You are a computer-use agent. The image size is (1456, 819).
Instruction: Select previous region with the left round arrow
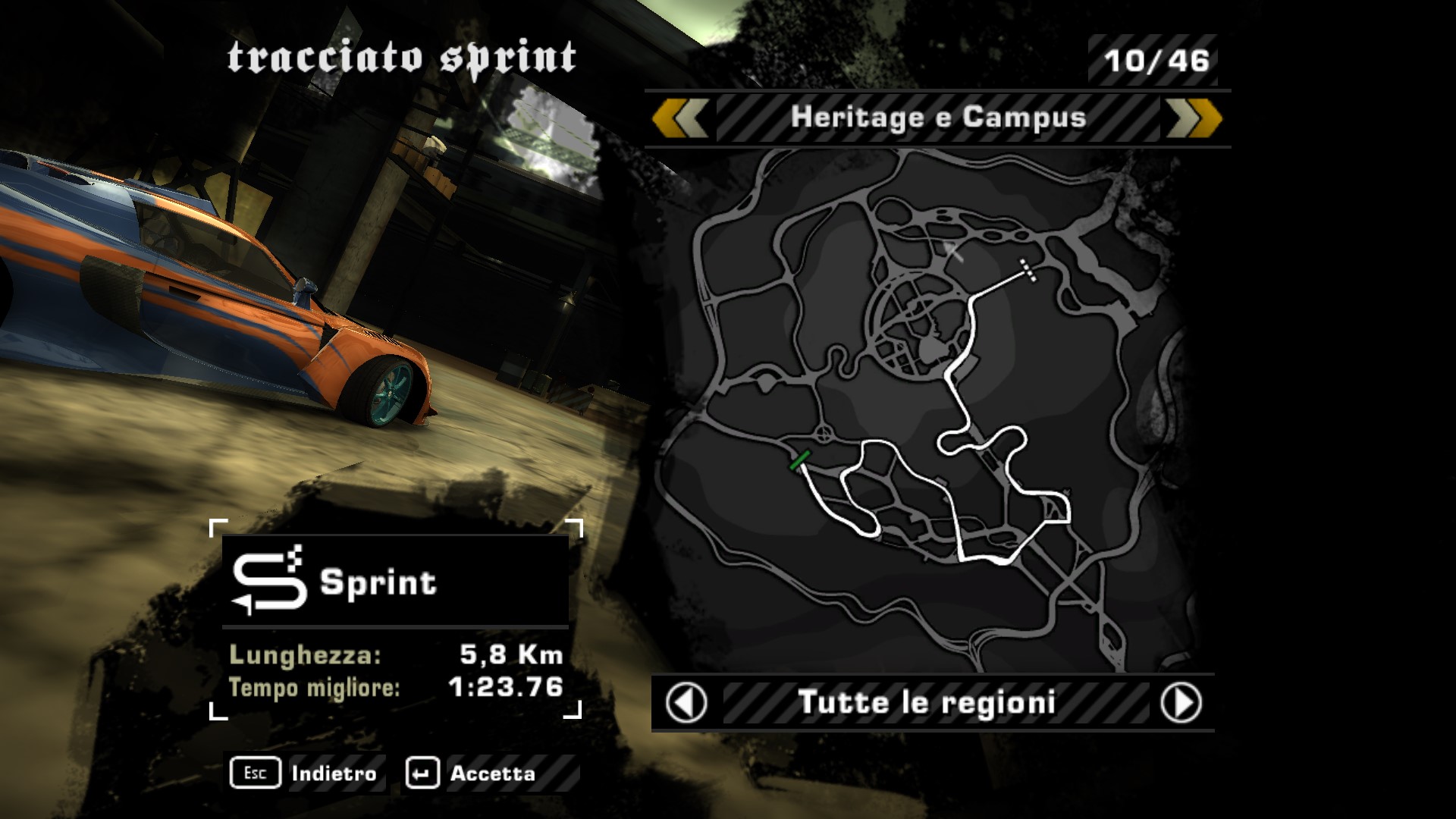coord(686,703)
